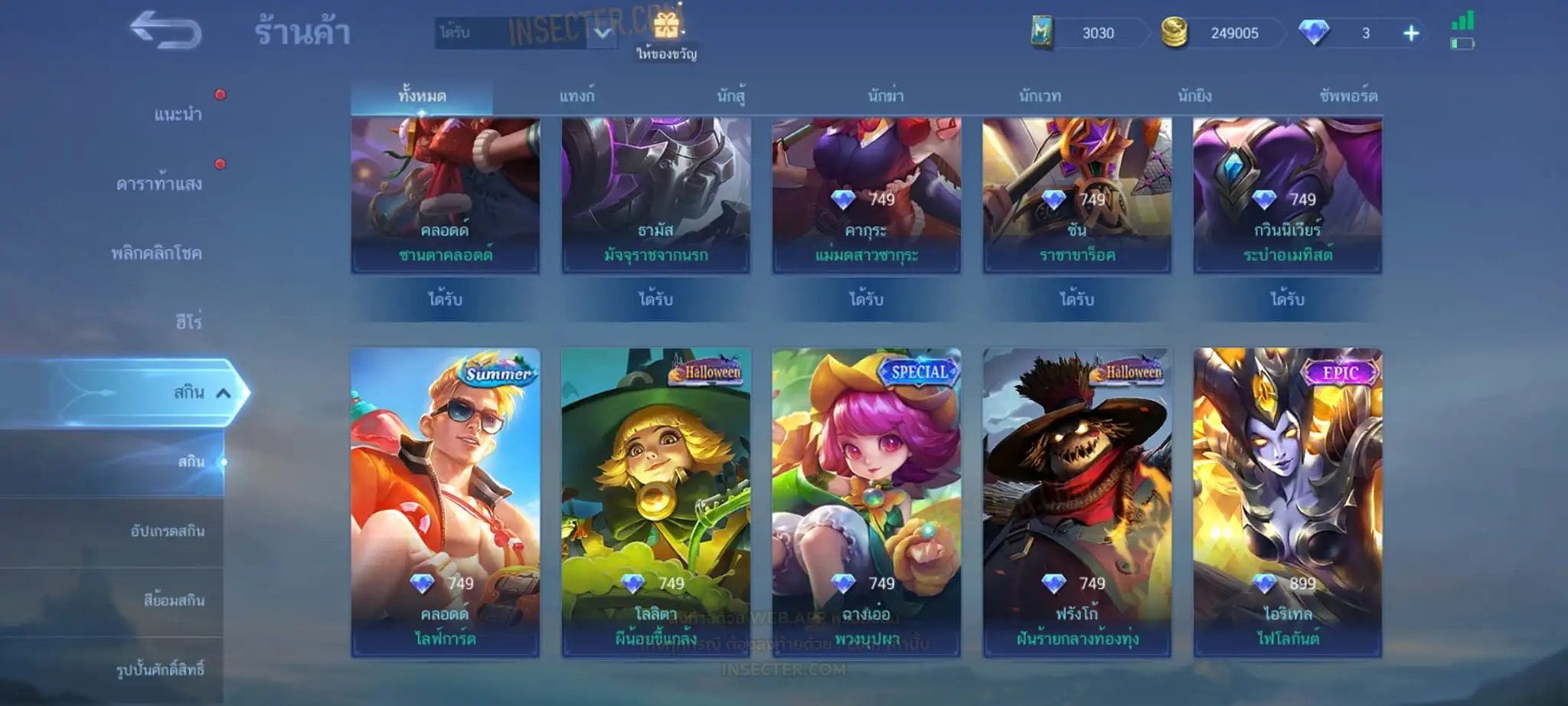Show the นักสู้ hero category
The image size is (1568, 706).
730,96
